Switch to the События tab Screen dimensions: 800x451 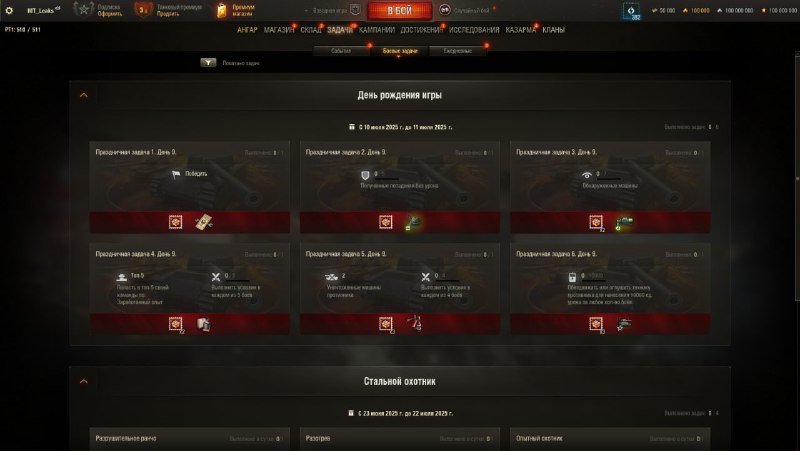point(341,50)
